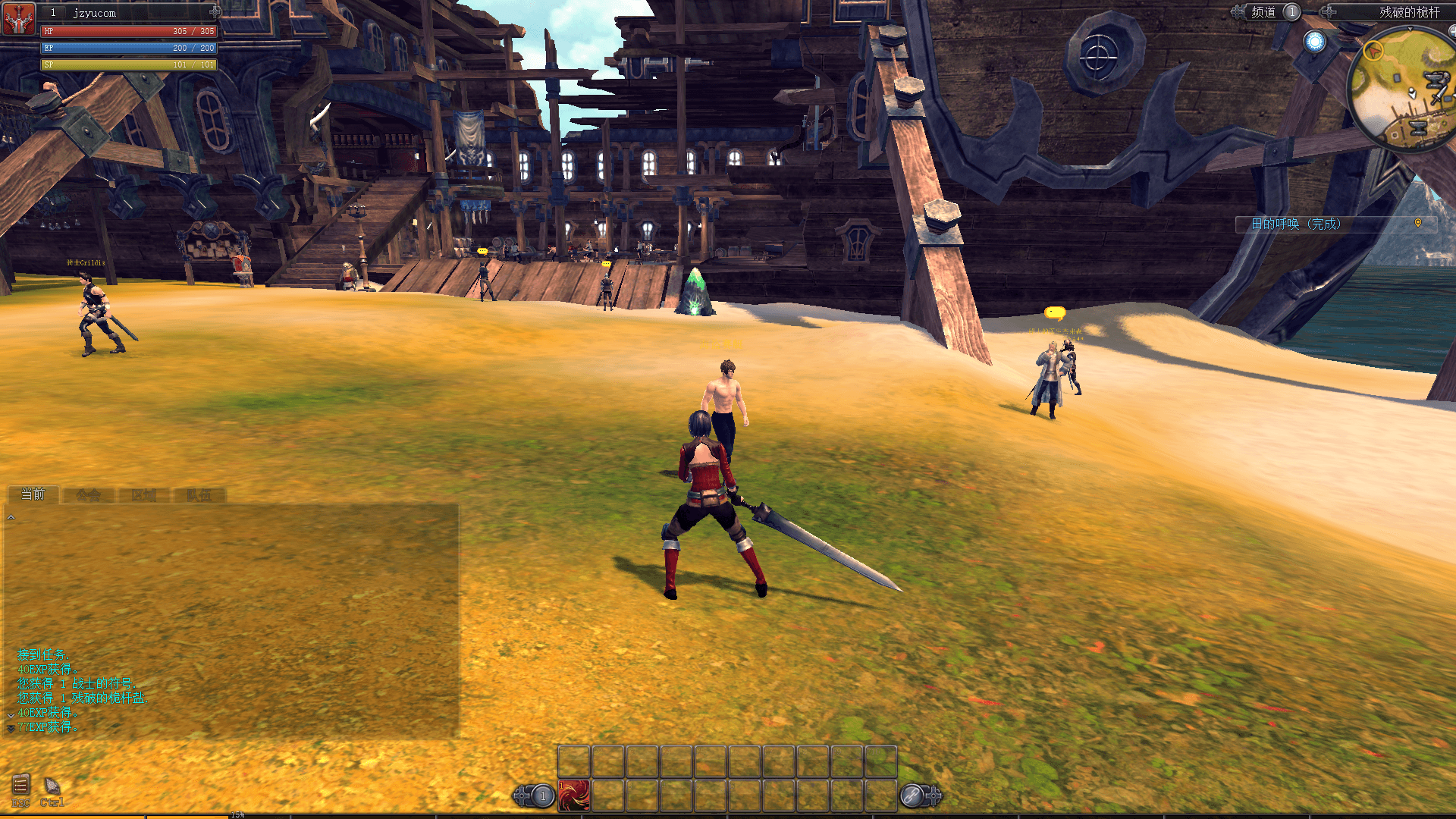
Task: Jump chat log to the newest message
Action: point(11,729)
